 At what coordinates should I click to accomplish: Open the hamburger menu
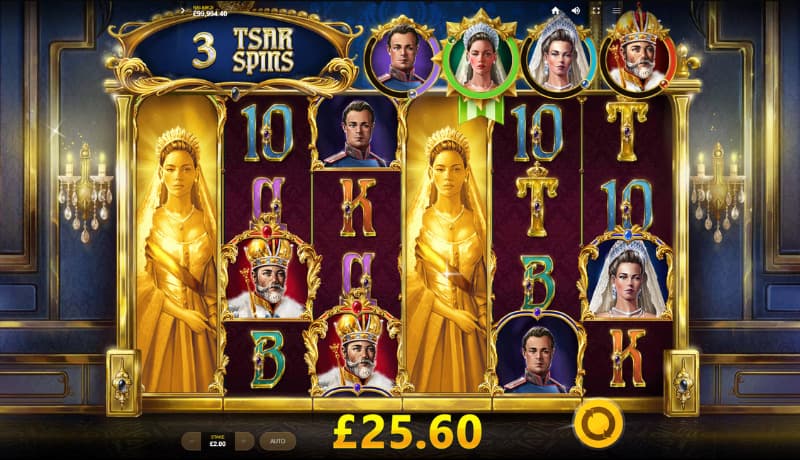point(617,11)
